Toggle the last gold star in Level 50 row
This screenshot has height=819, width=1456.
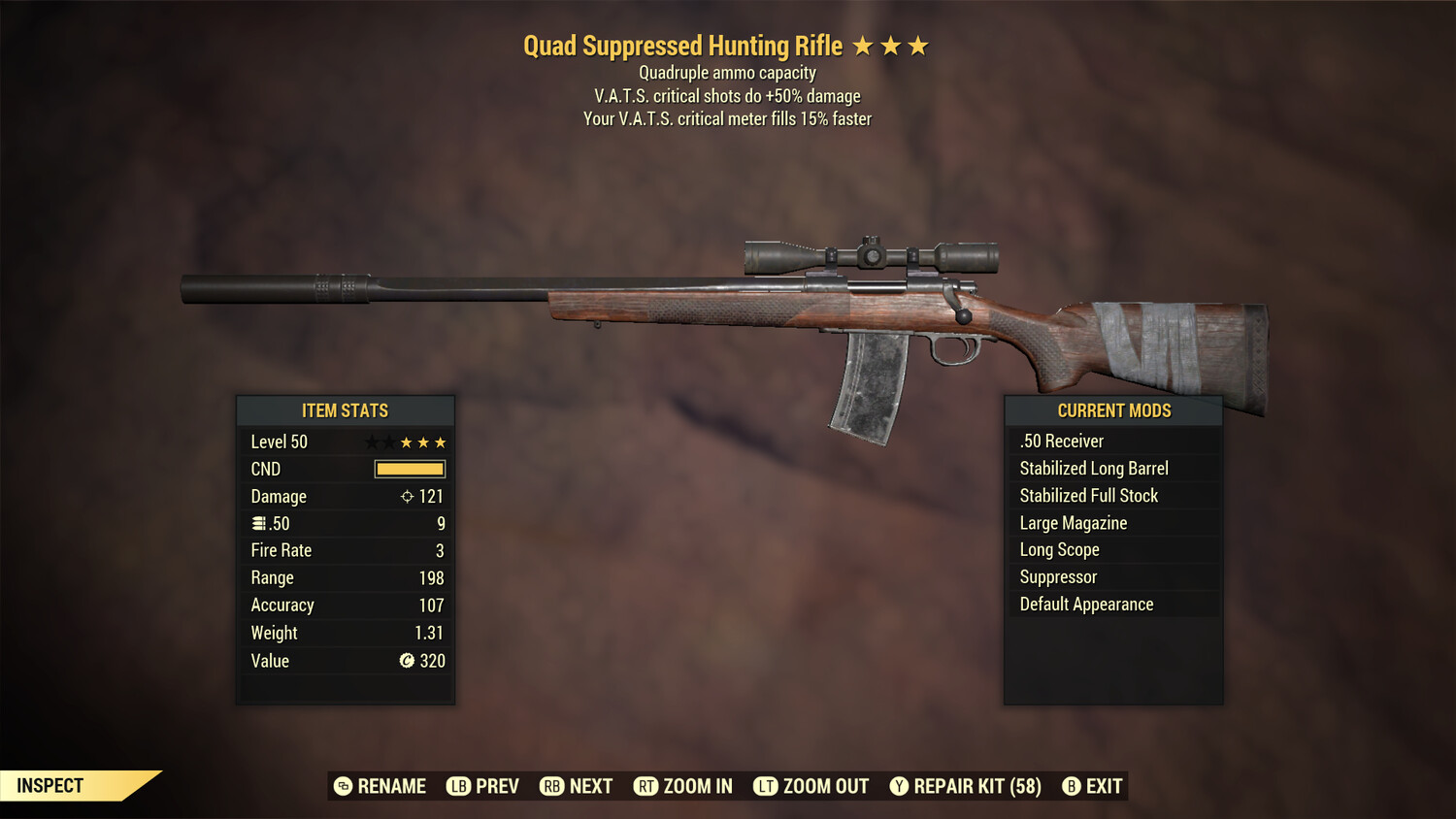tap(440, 442)
